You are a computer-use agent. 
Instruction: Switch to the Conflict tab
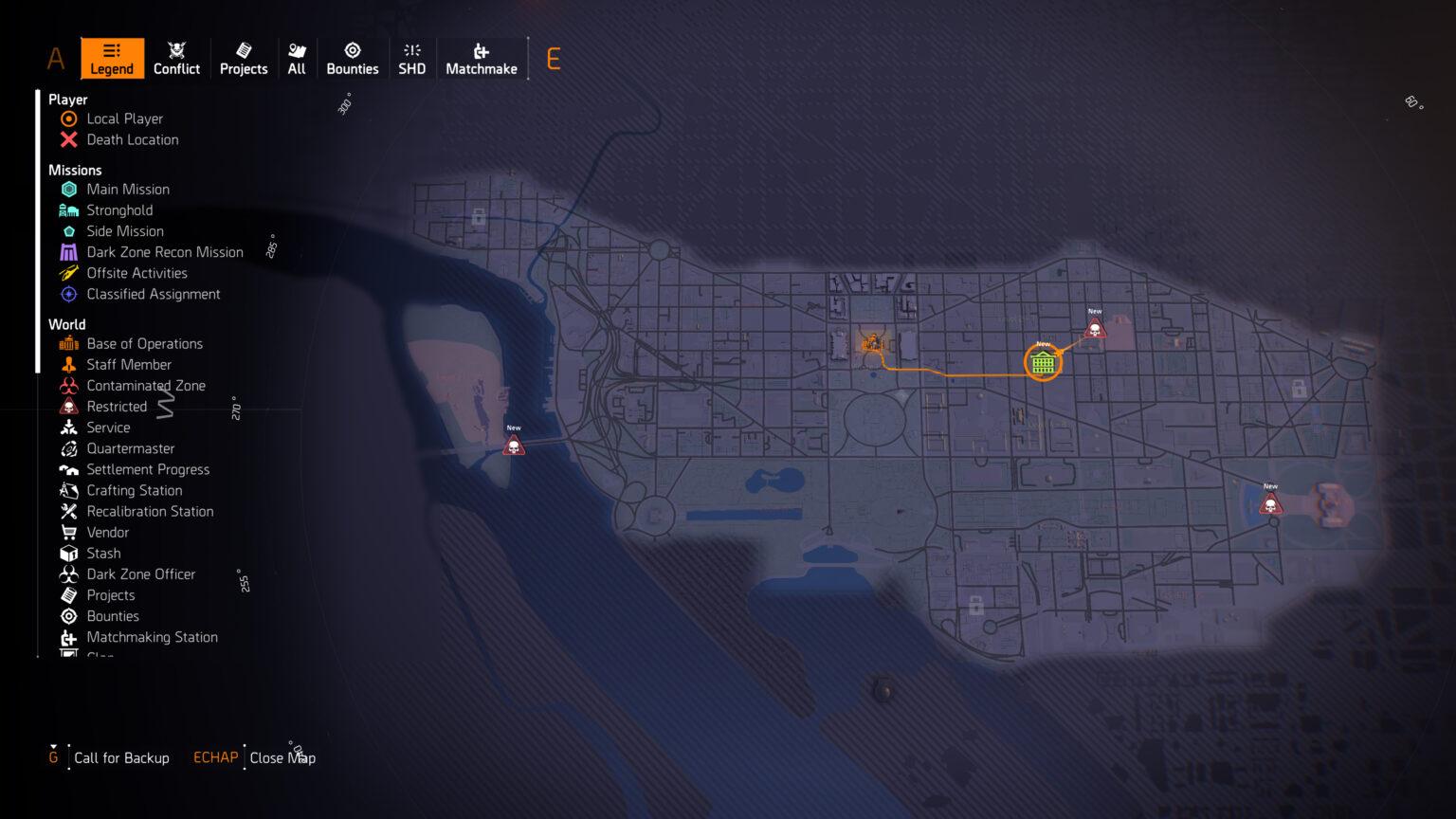tap(176, 59)
